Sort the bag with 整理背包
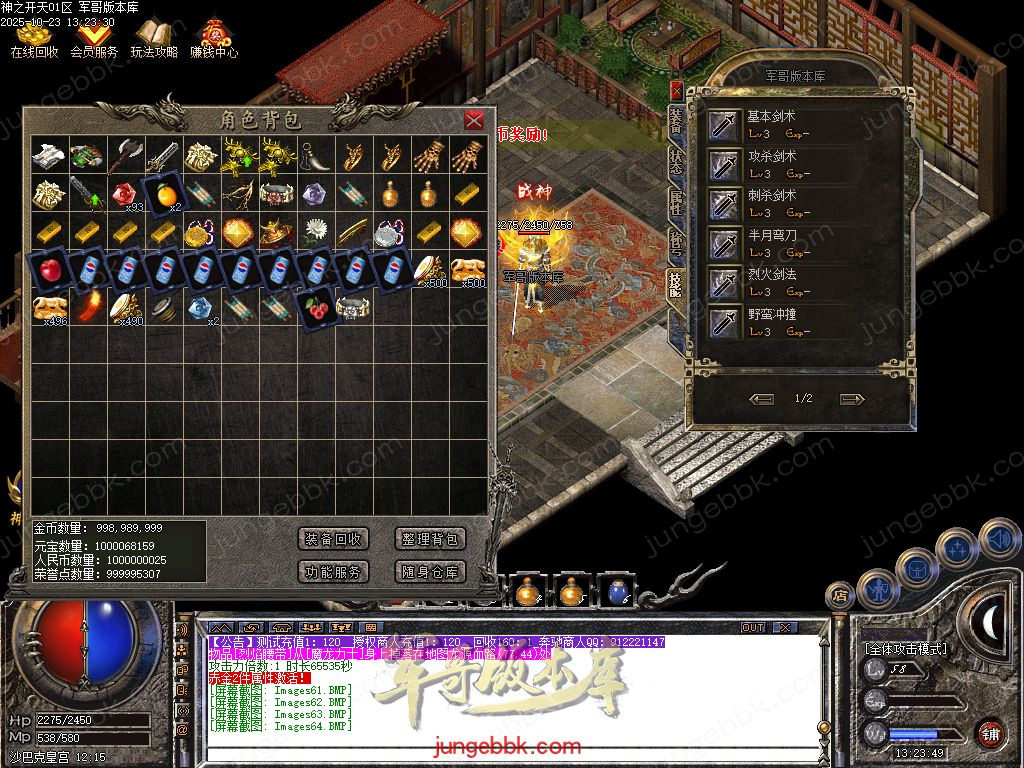Viewport: 1024px width, 768px height. pyautogui.click(x=430, y=539)
